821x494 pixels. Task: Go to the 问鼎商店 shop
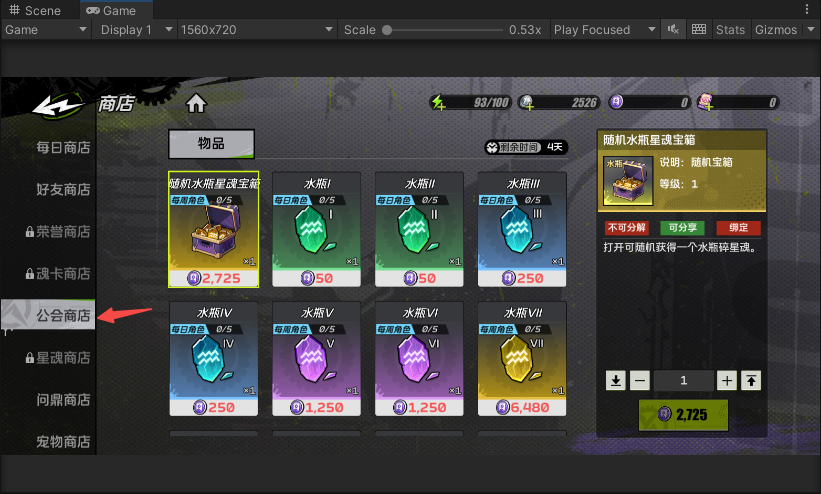[63, 400]
